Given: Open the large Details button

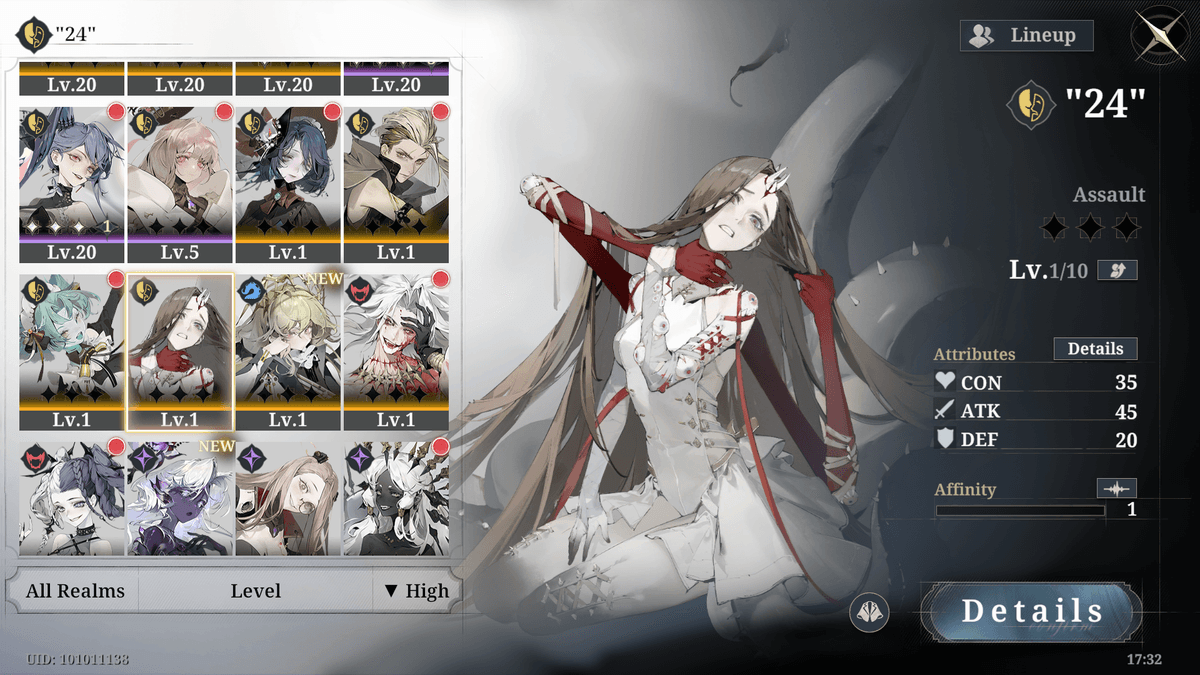Looking at the screenshot, I should coord(1032,612).
